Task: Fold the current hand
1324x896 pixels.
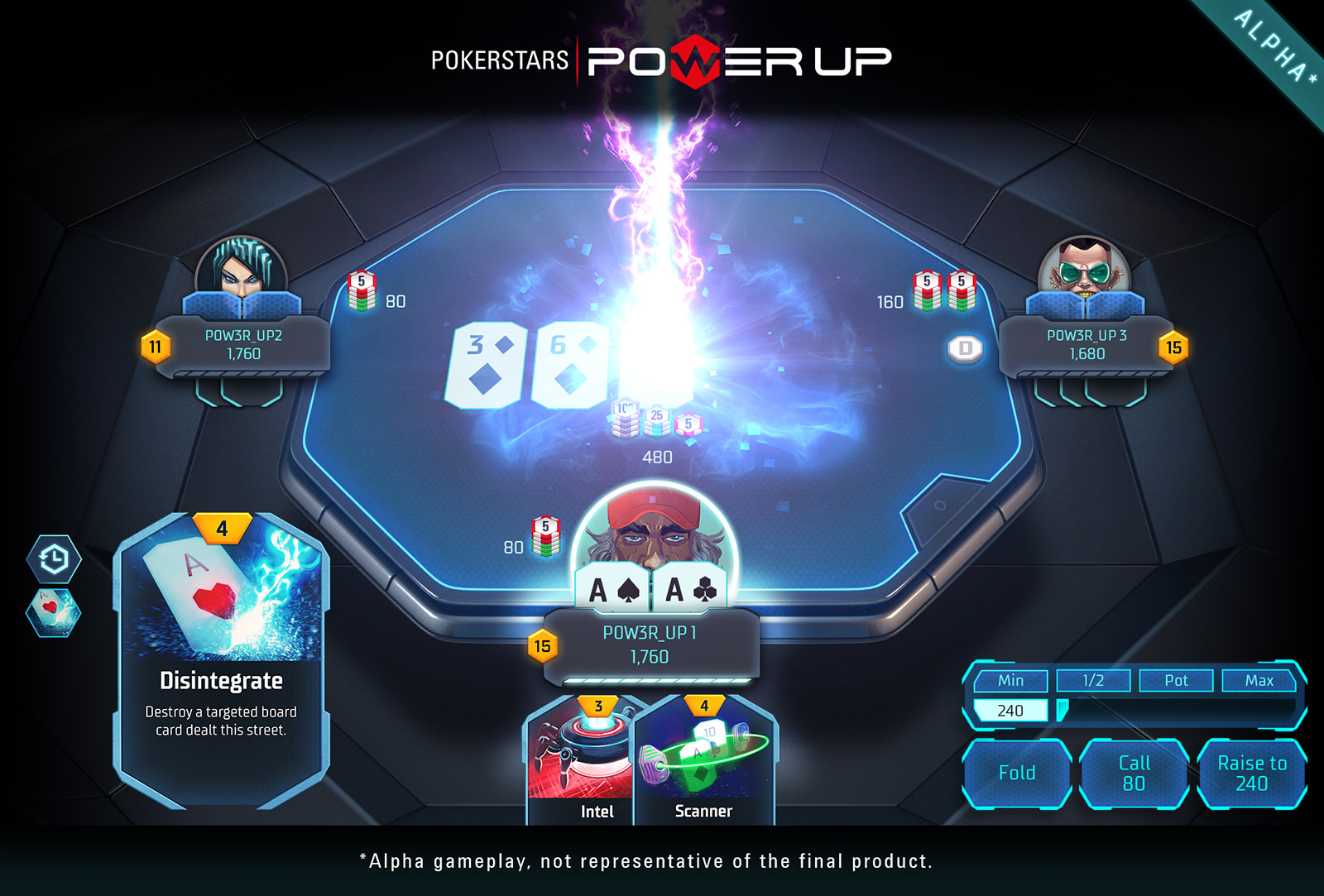Action: click(1017, 773)
